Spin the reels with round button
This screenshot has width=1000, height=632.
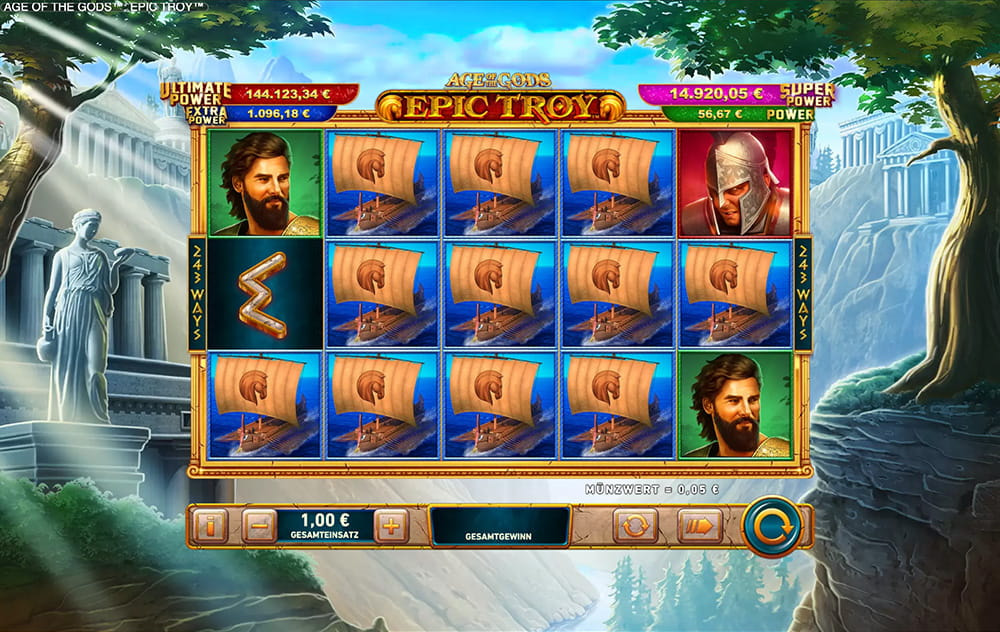(771, 525)
